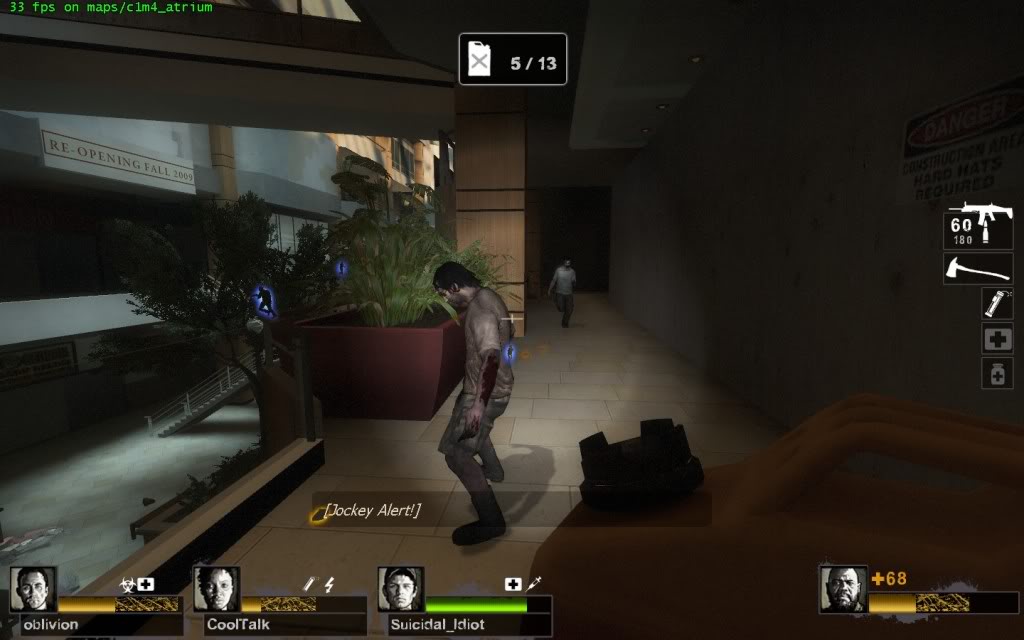Click oblivion's bile jar item icon

pyautogui.click(x=129, y=584)
